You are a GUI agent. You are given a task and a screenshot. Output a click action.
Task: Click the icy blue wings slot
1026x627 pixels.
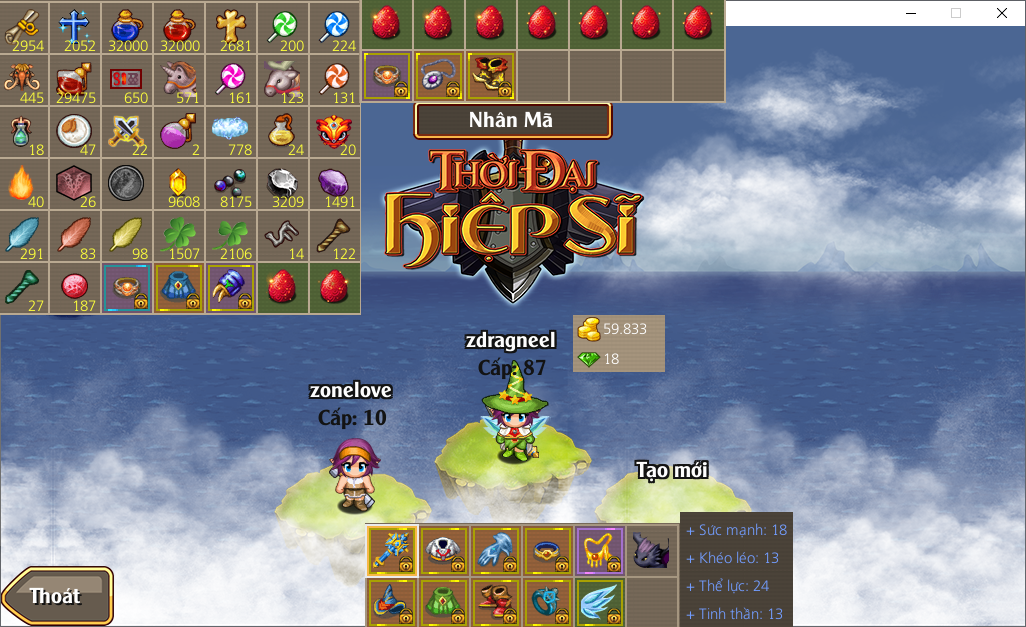point(600,602)
